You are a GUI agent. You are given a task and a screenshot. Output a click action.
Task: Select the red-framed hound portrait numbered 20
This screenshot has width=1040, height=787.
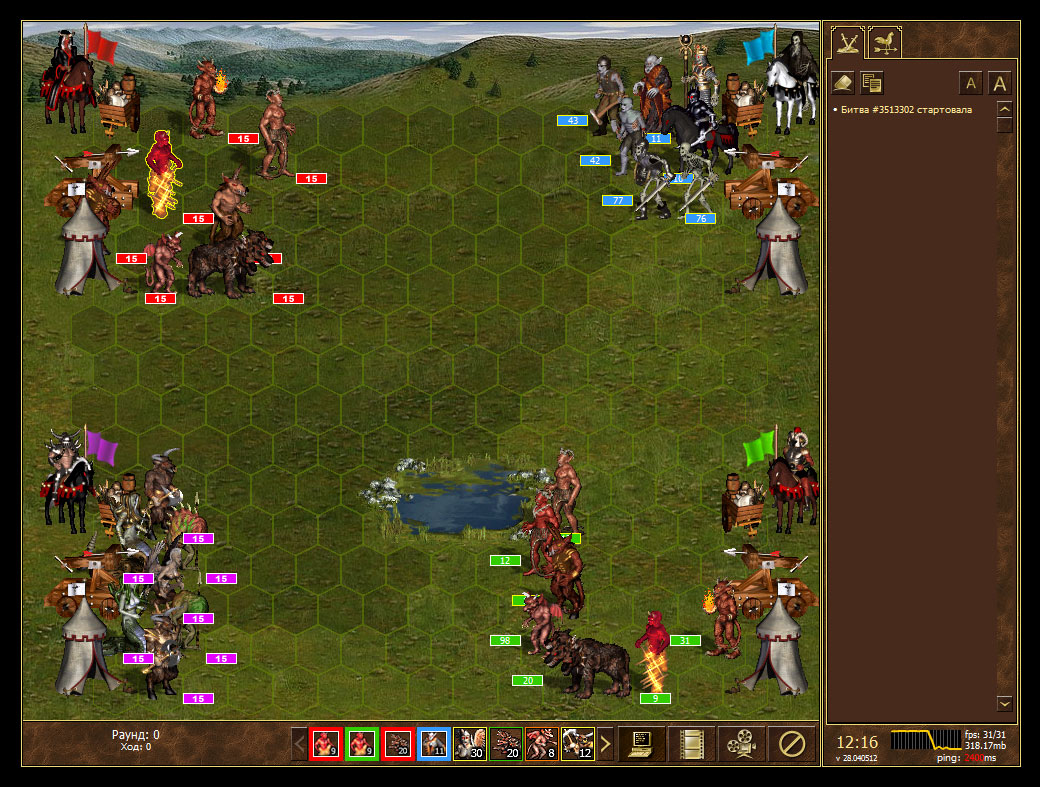397,744
